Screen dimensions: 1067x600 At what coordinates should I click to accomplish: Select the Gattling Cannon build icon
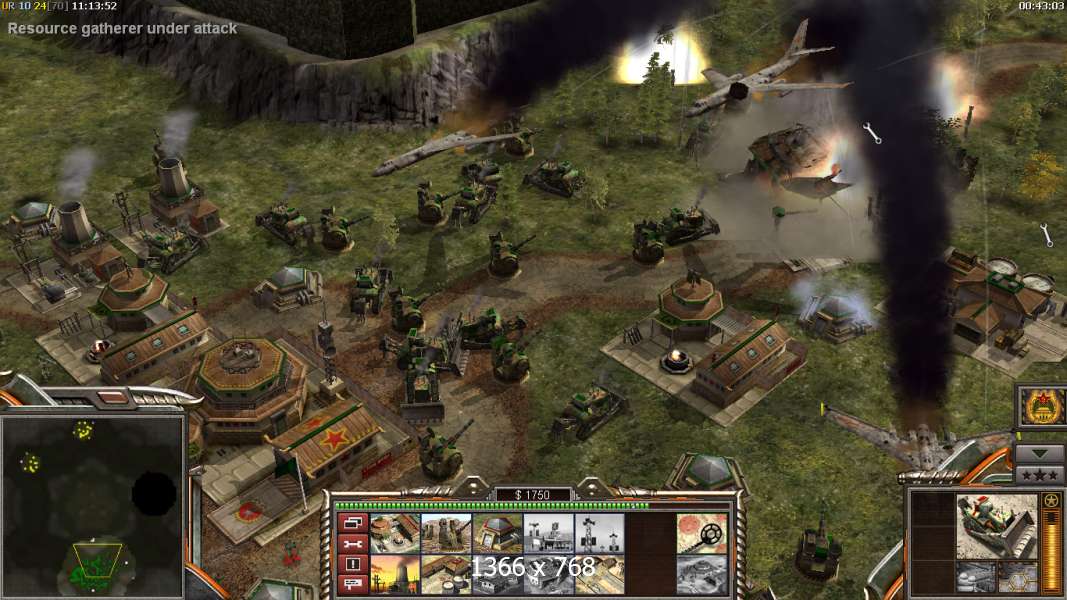point(445,533)
